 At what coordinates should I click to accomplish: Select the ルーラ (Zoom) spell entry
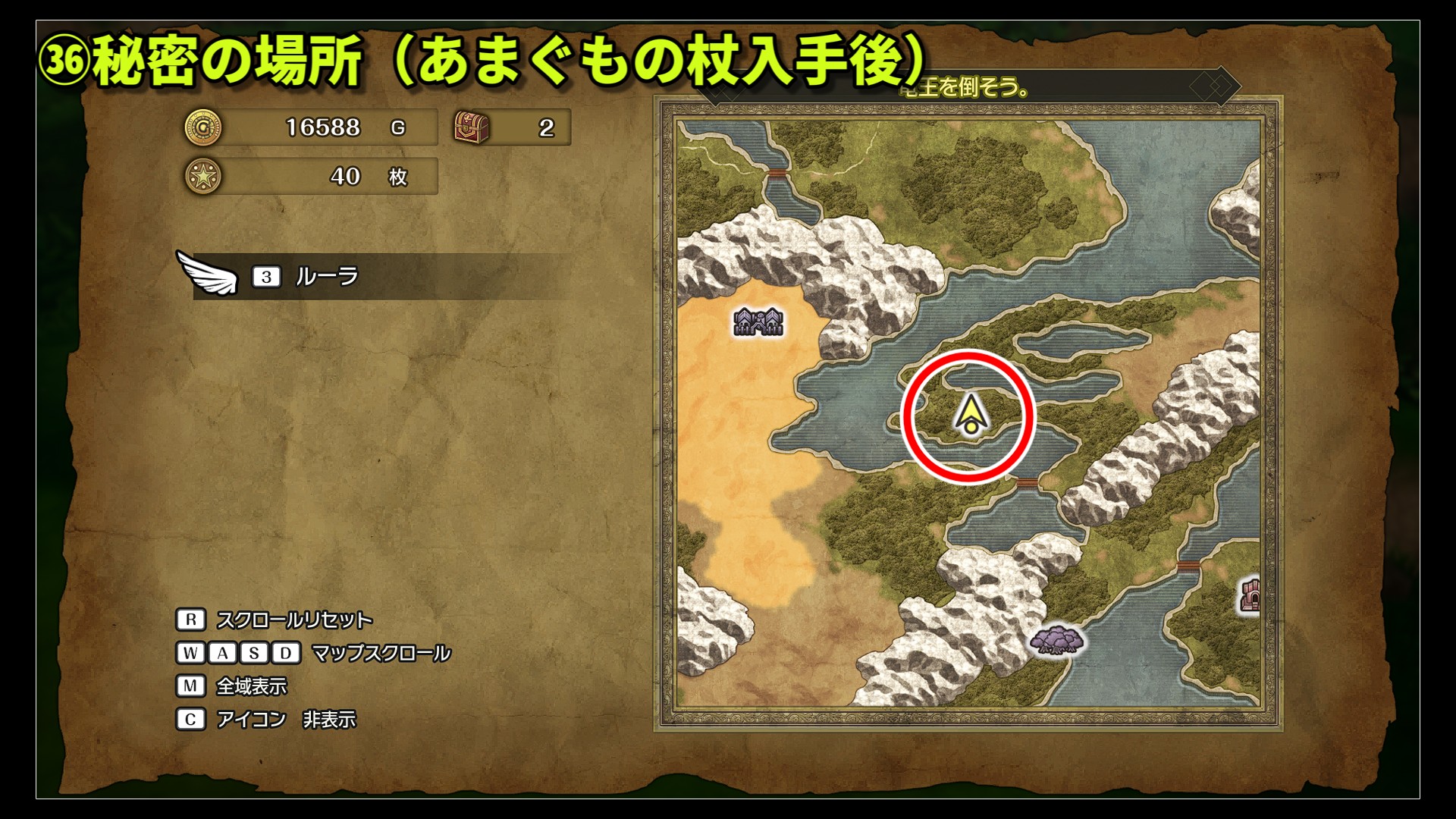click(x=326, y=277)
